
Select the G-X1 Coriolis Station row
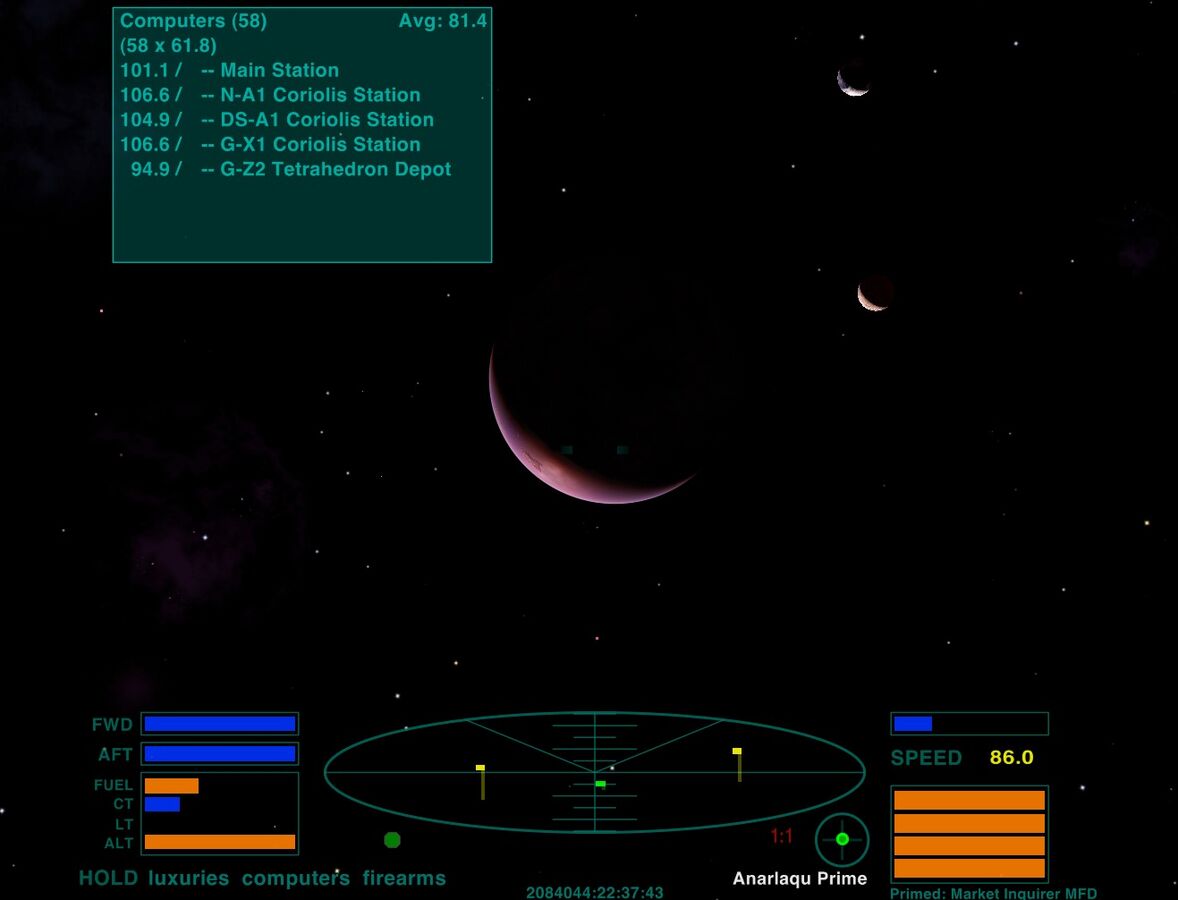pos(270,144)
